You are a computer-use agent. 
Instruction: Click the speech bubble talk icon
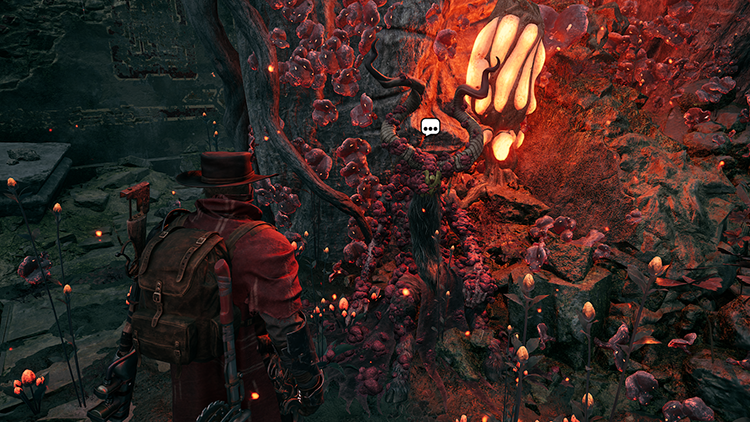[x=430, y=128]
